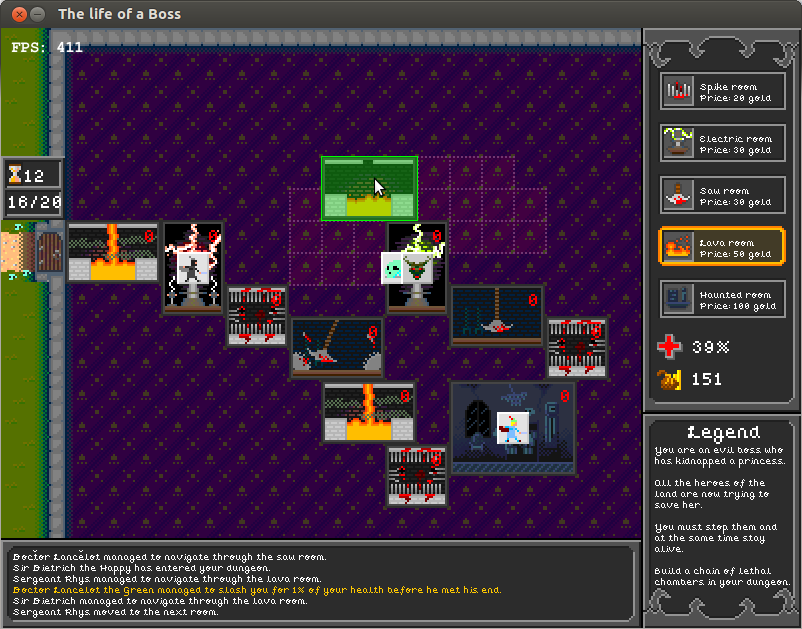
Task: Select the highlighted Lava room option
Action: pos(722,247)
